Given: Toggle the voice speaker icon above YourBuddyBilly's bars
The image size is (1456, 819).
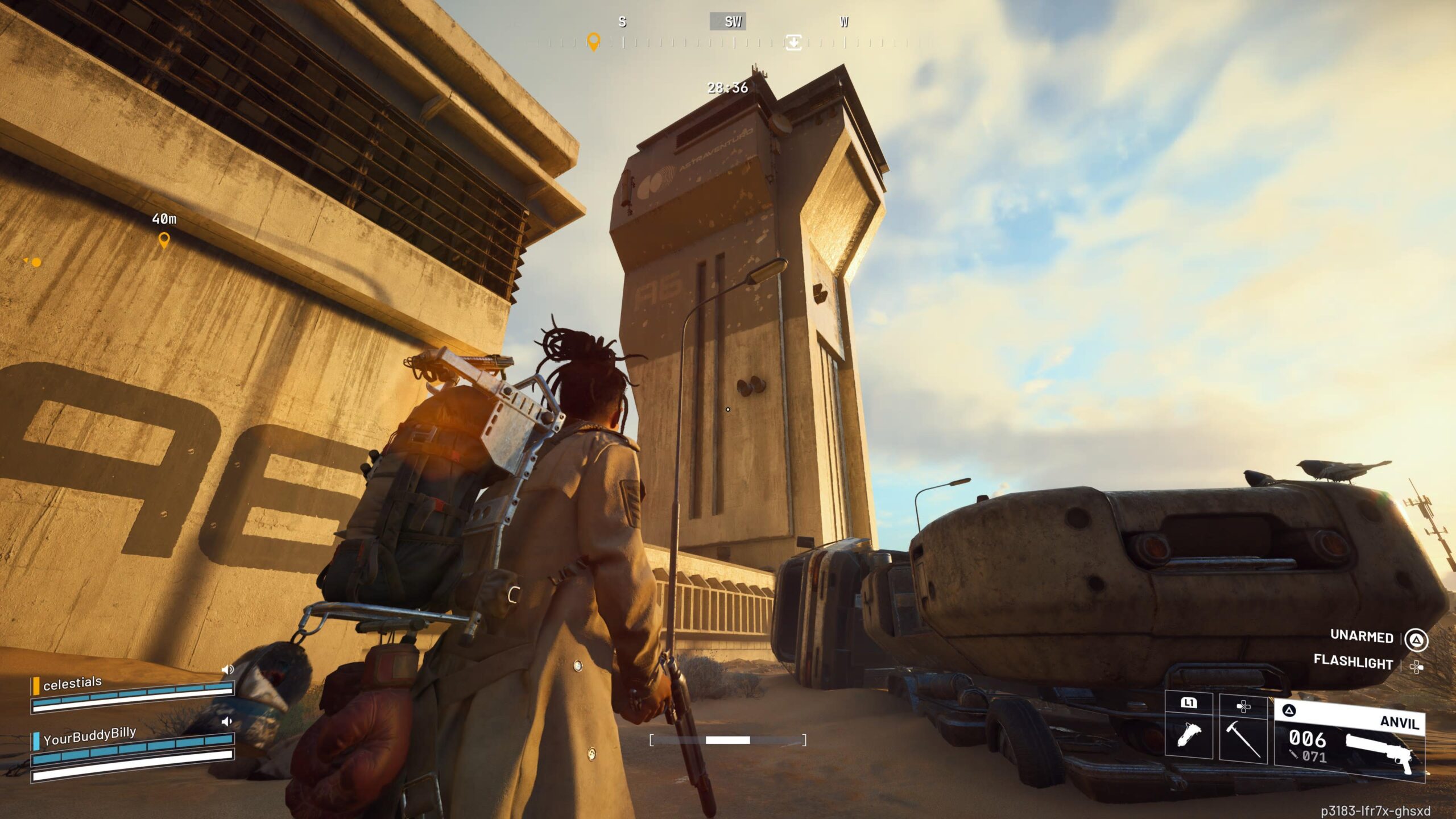Looking at the screenshot, I should [227, 722].
